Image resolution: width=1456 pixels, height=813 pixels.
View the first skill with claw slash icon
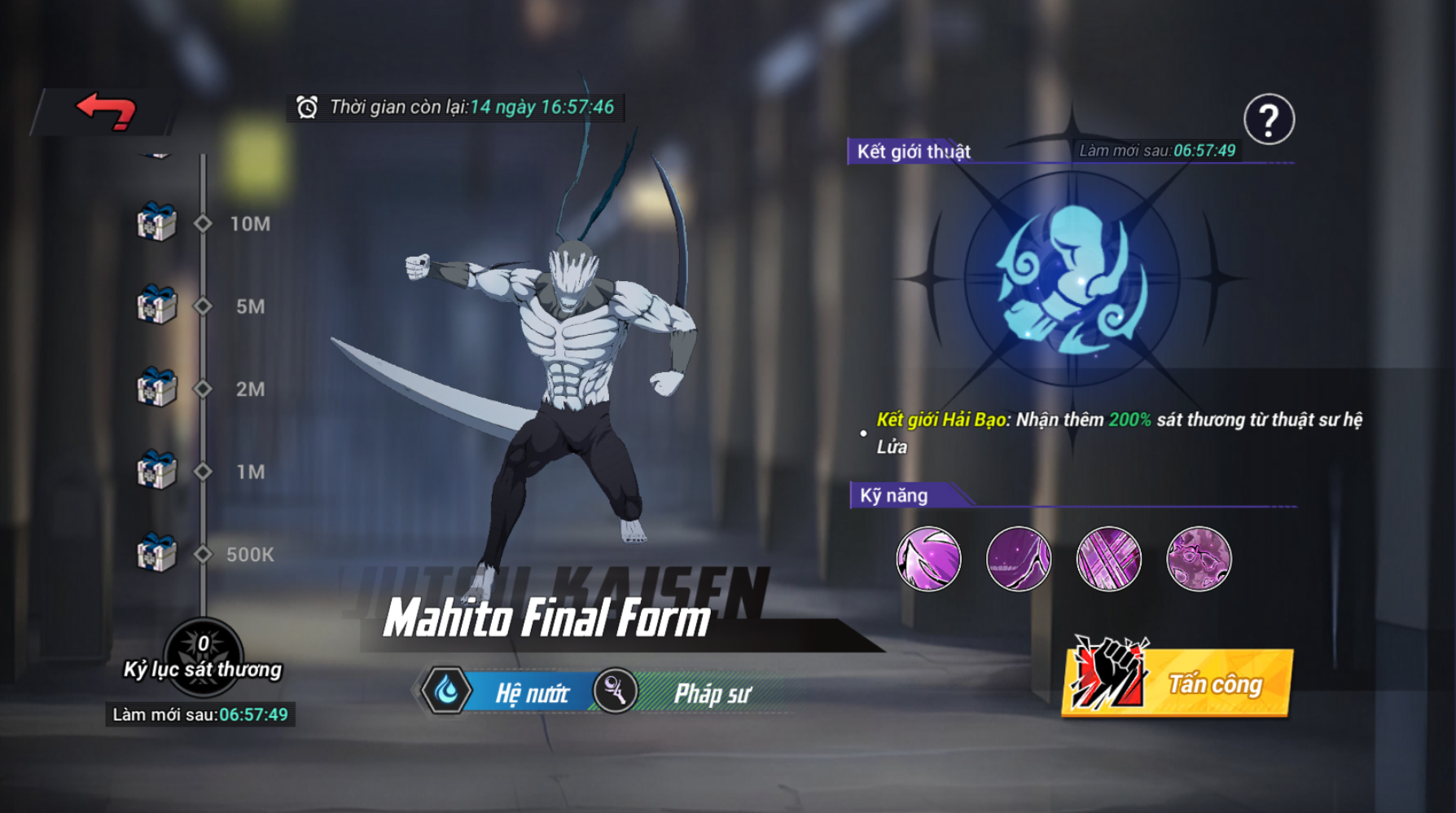pos(928,559)
